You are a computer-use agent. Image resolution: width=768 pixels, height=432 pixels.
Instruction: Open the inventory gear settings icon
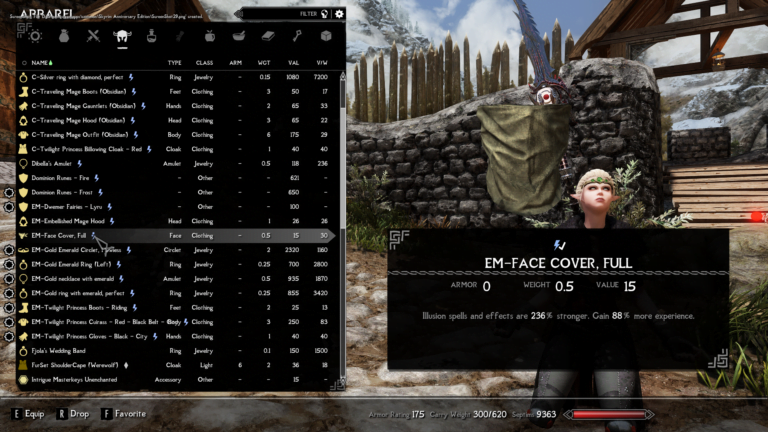pyautogui.click(x=339, y=14)
